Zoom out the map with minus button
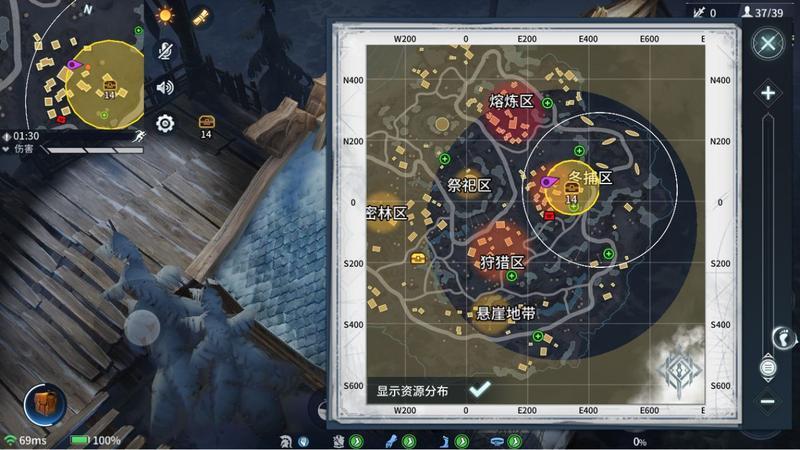Viewport: 800px width, 450px height. [x=767, y=401]
